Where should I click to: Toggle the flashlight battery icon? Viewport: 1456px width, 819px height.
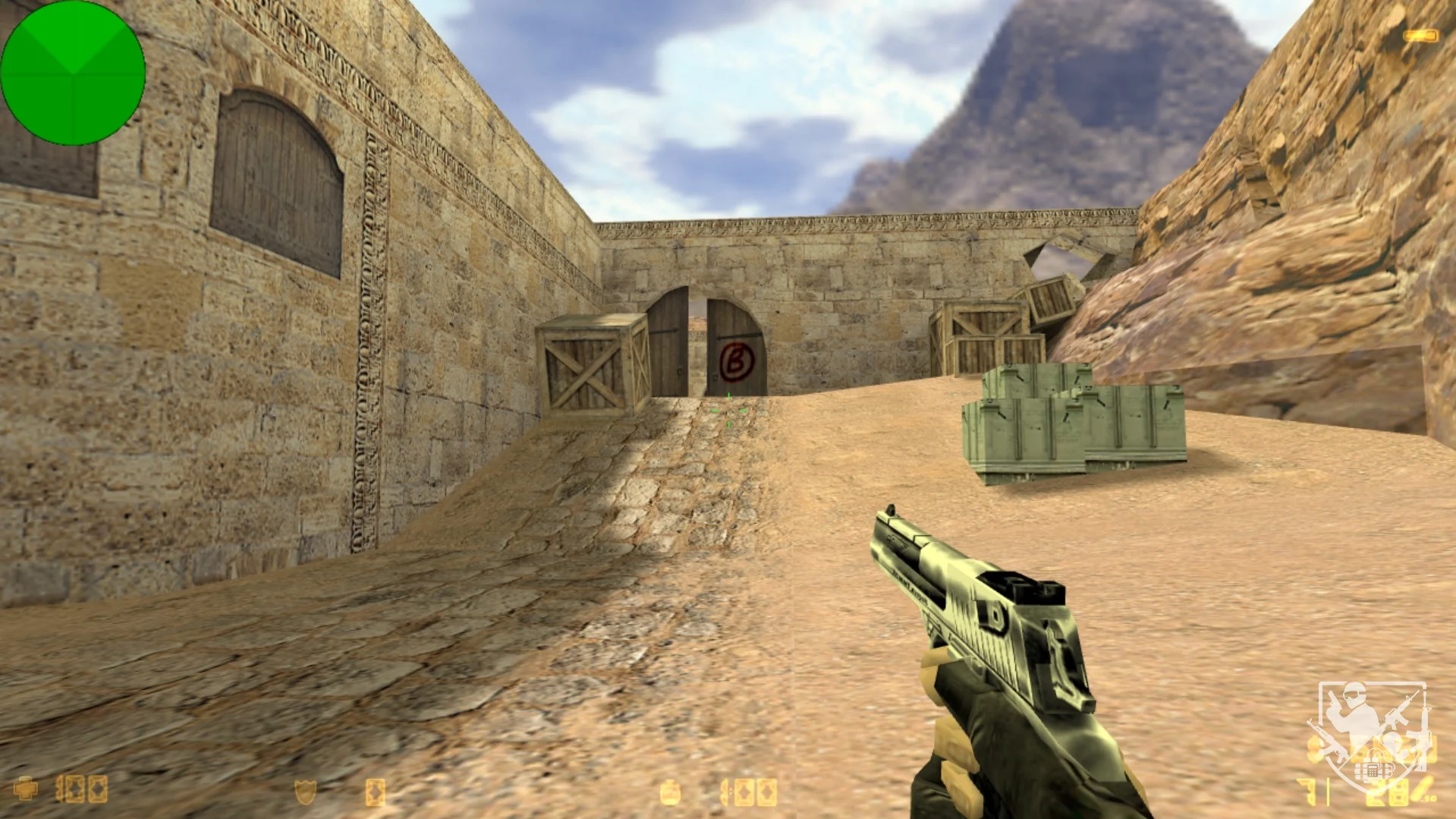click(1420, 36)
